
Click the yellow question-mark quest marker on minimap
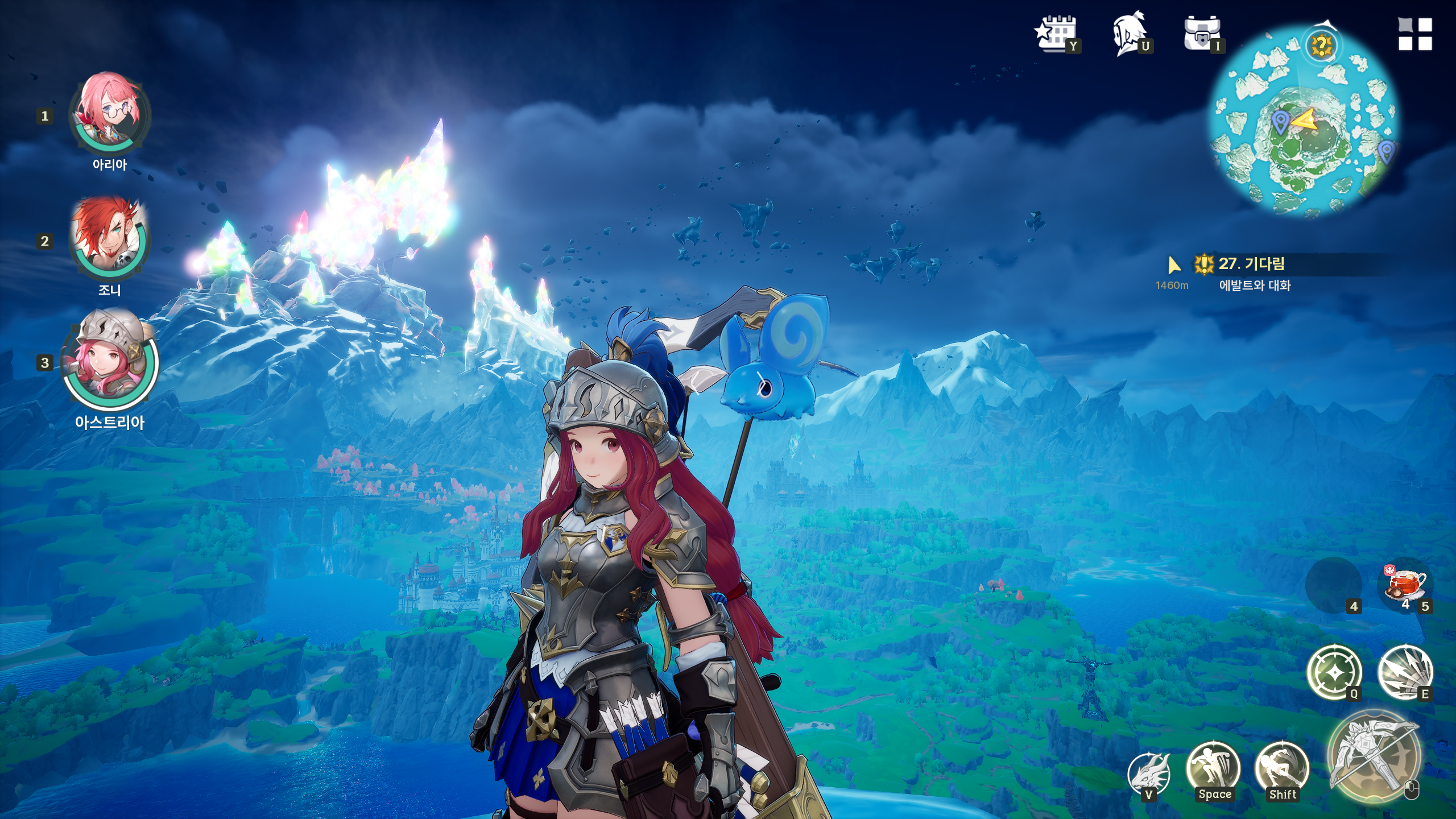pos(1322,45)
